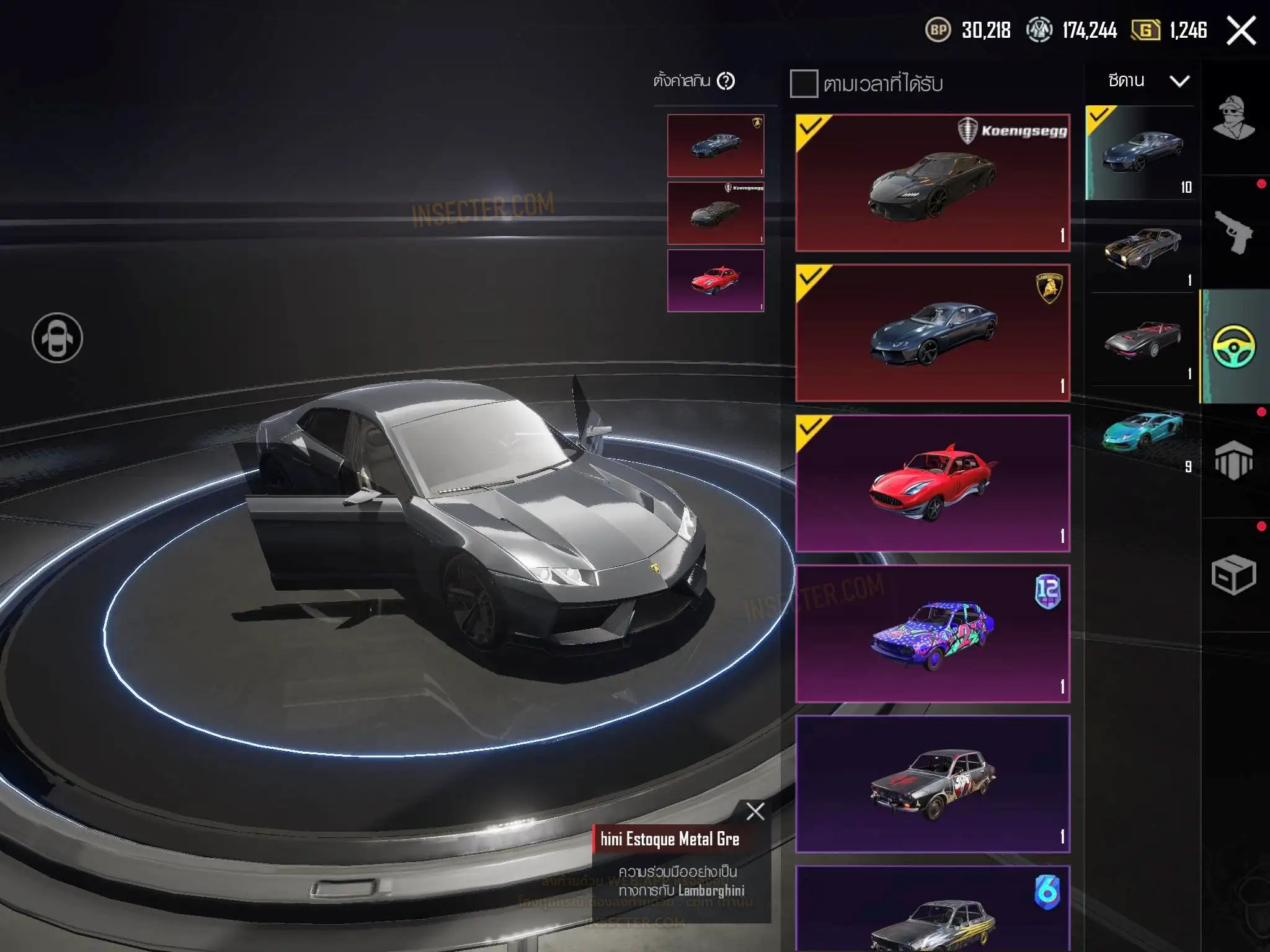Image resolution: width=1270 pixels, height=952 pixels.
Task: Toggle the sort-by-time-obtained checkbox
Action: [x=804, y=84]
